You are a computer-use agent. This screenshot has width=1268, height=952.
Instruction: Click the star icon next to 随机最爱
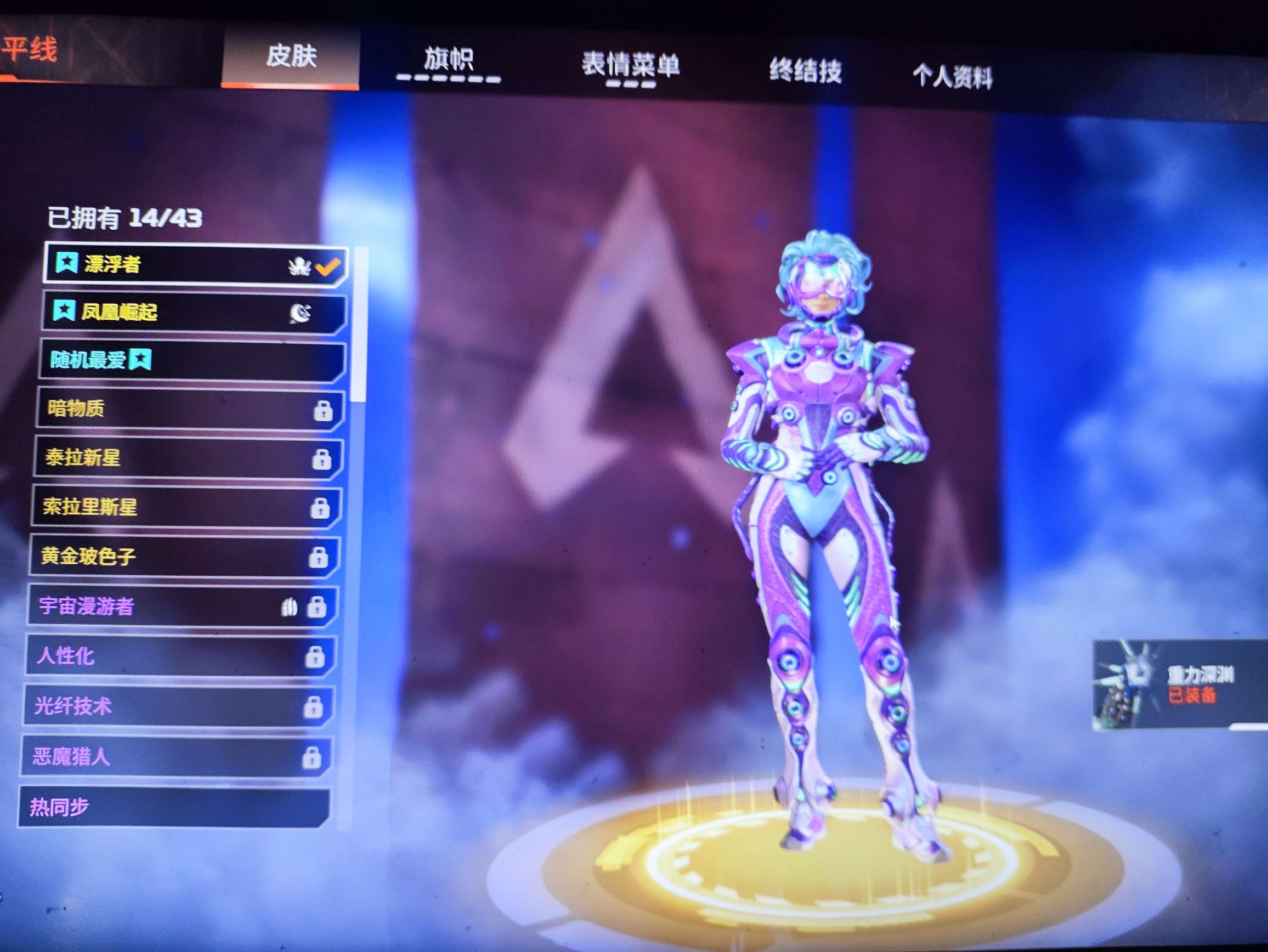[x=141, y=360]
